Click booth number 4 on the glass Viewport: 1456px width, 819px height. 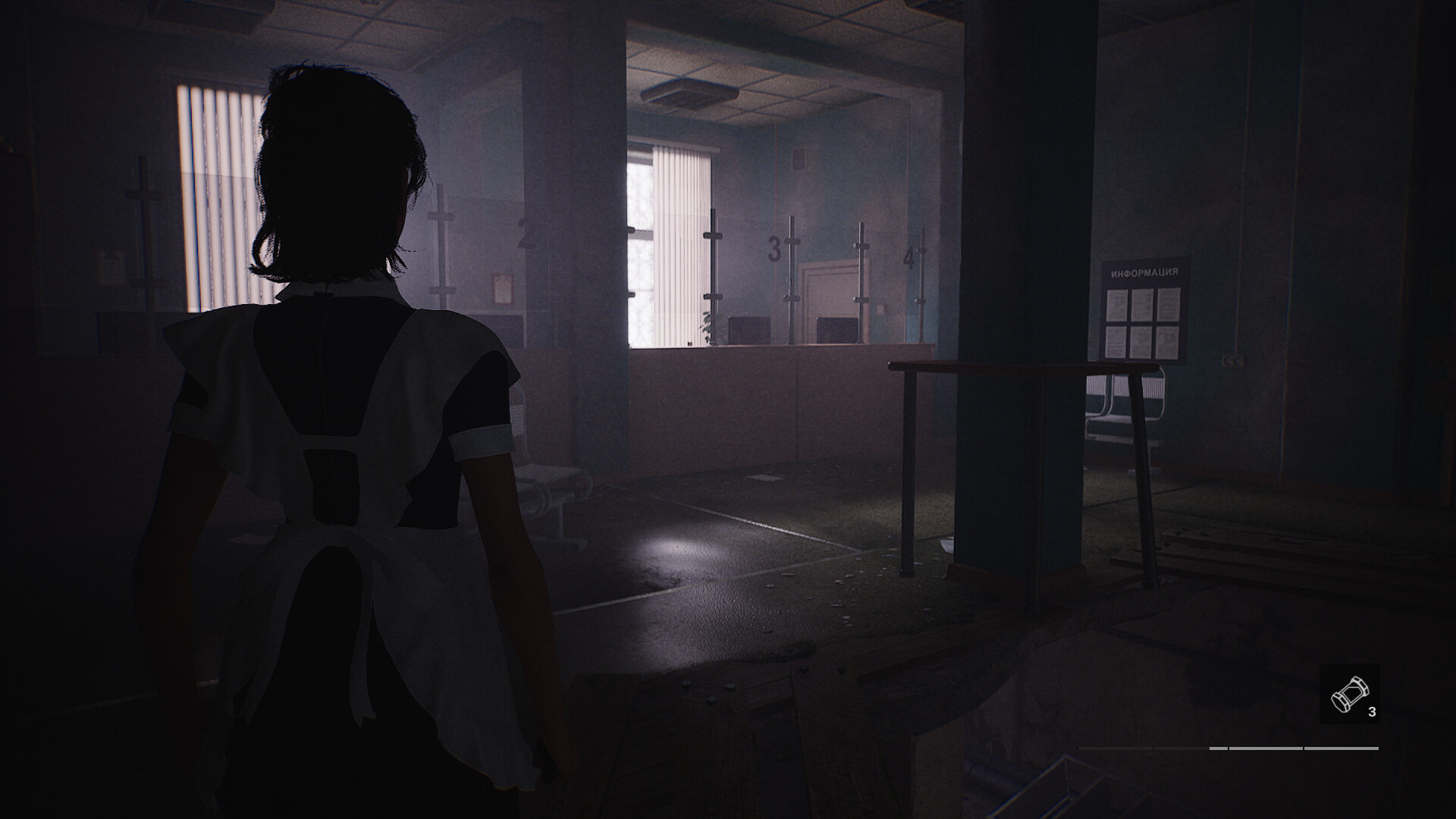[x=912, y=256]
